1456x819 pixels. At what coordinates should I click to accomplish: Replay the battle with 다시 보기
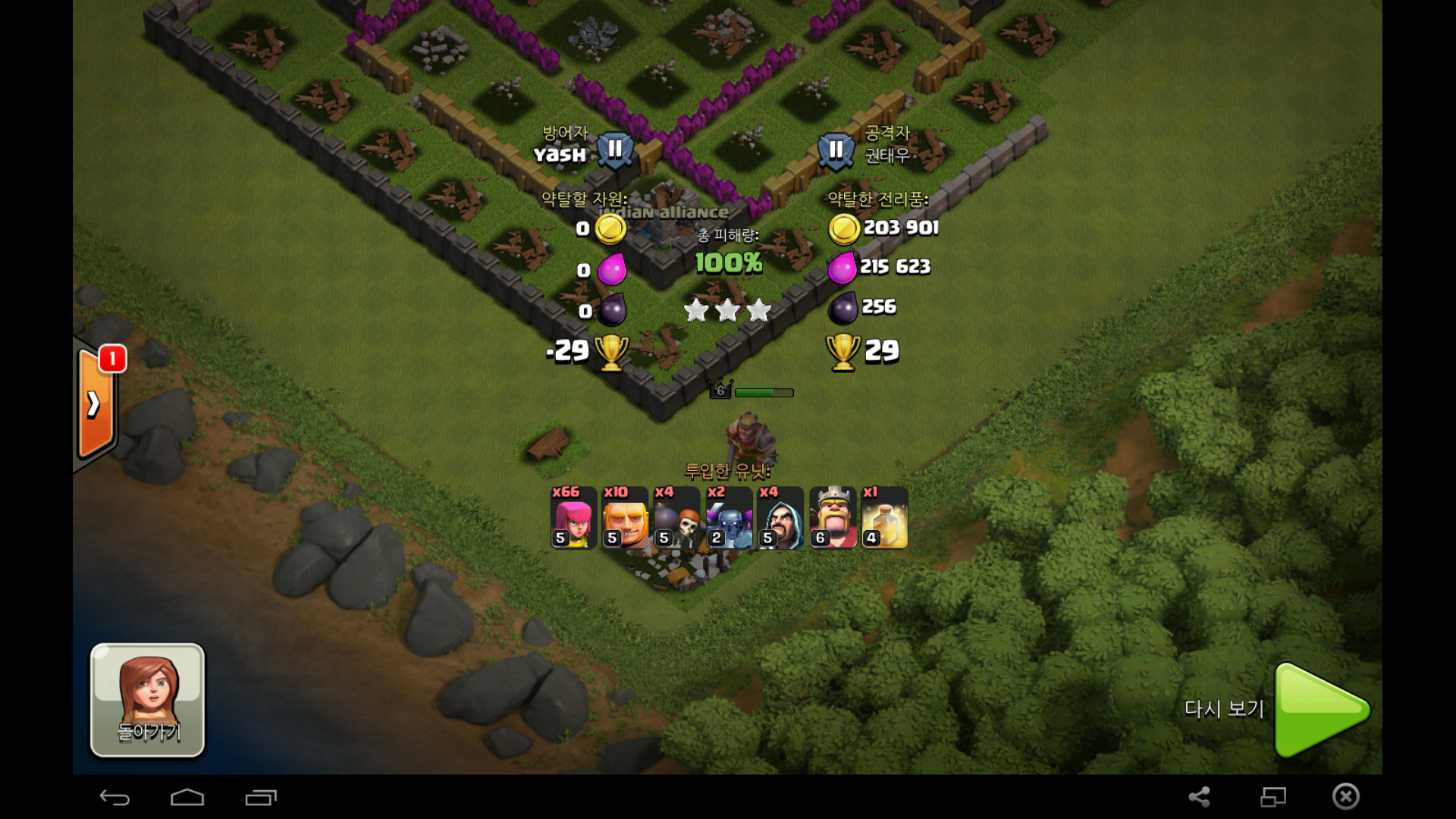coord(1319,710)
